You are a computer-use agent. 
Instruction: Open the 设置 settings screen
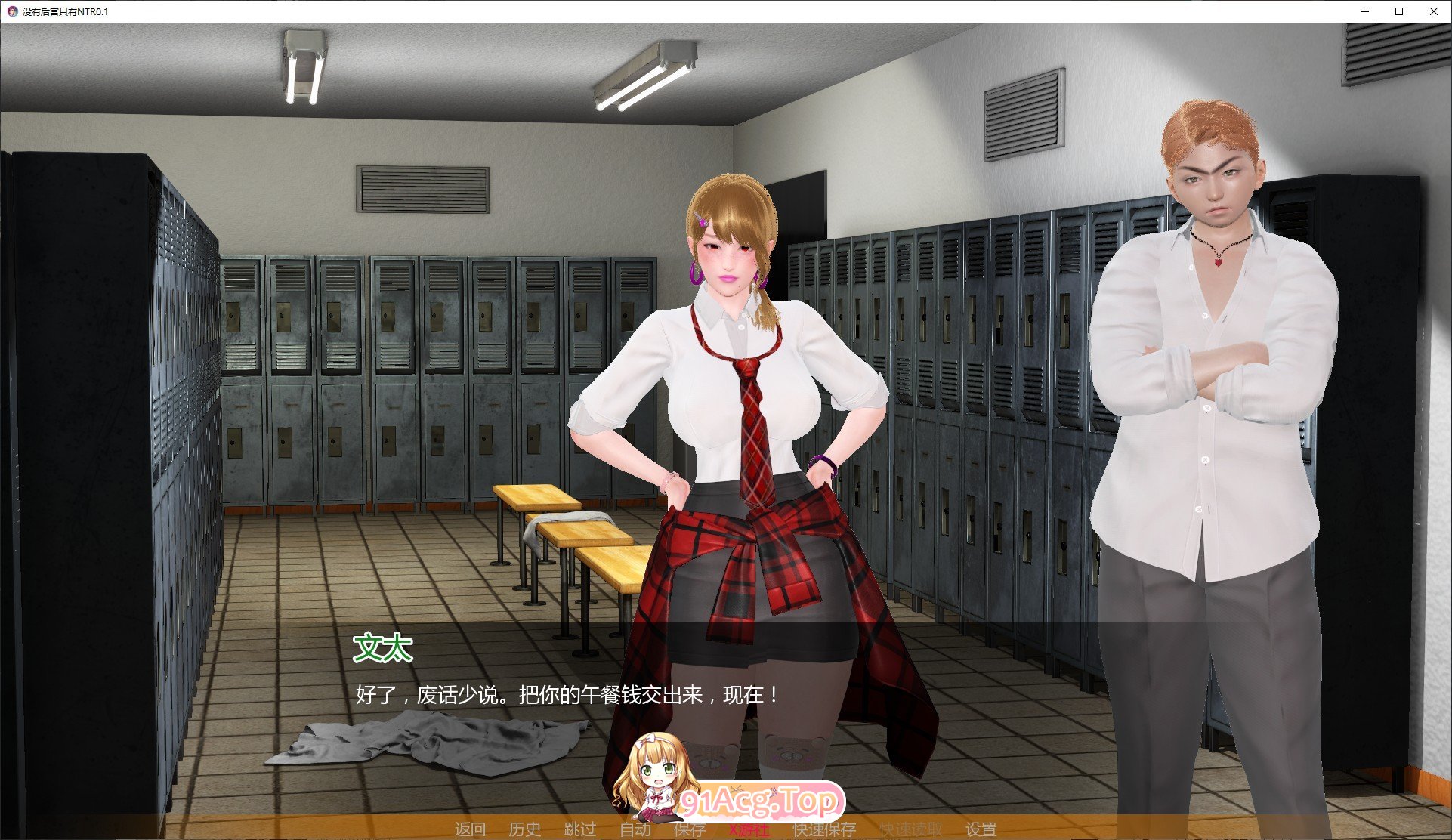click(980, 829)
